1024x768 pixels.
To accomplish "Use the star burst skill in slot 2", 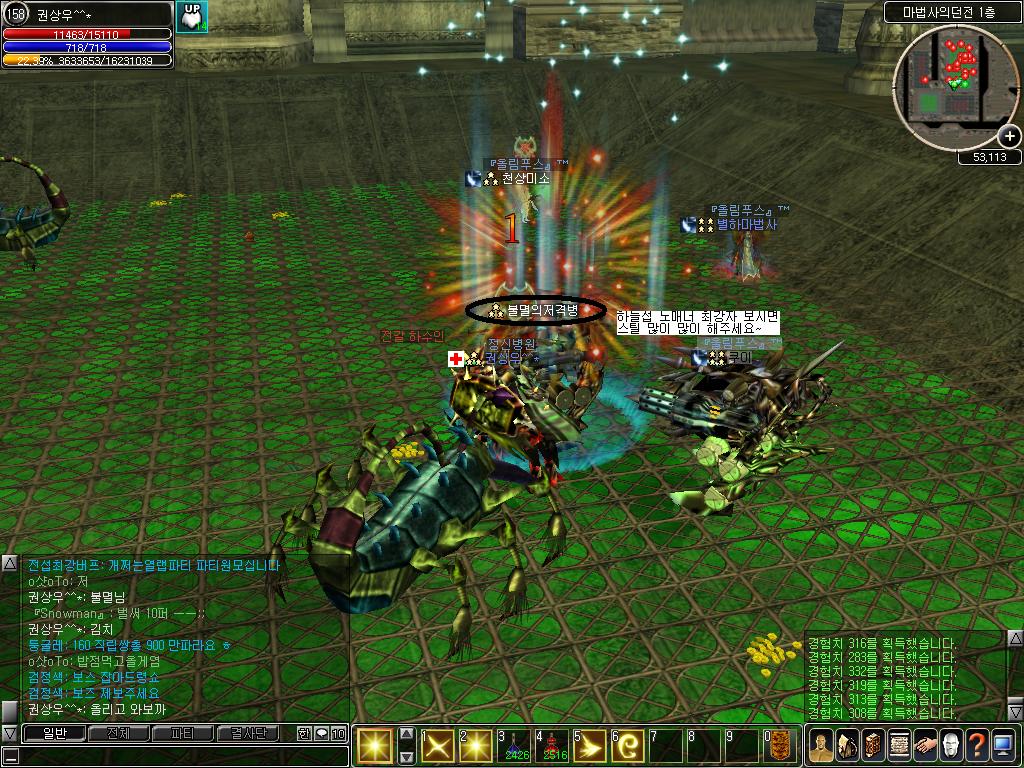I will click(475, 746).
